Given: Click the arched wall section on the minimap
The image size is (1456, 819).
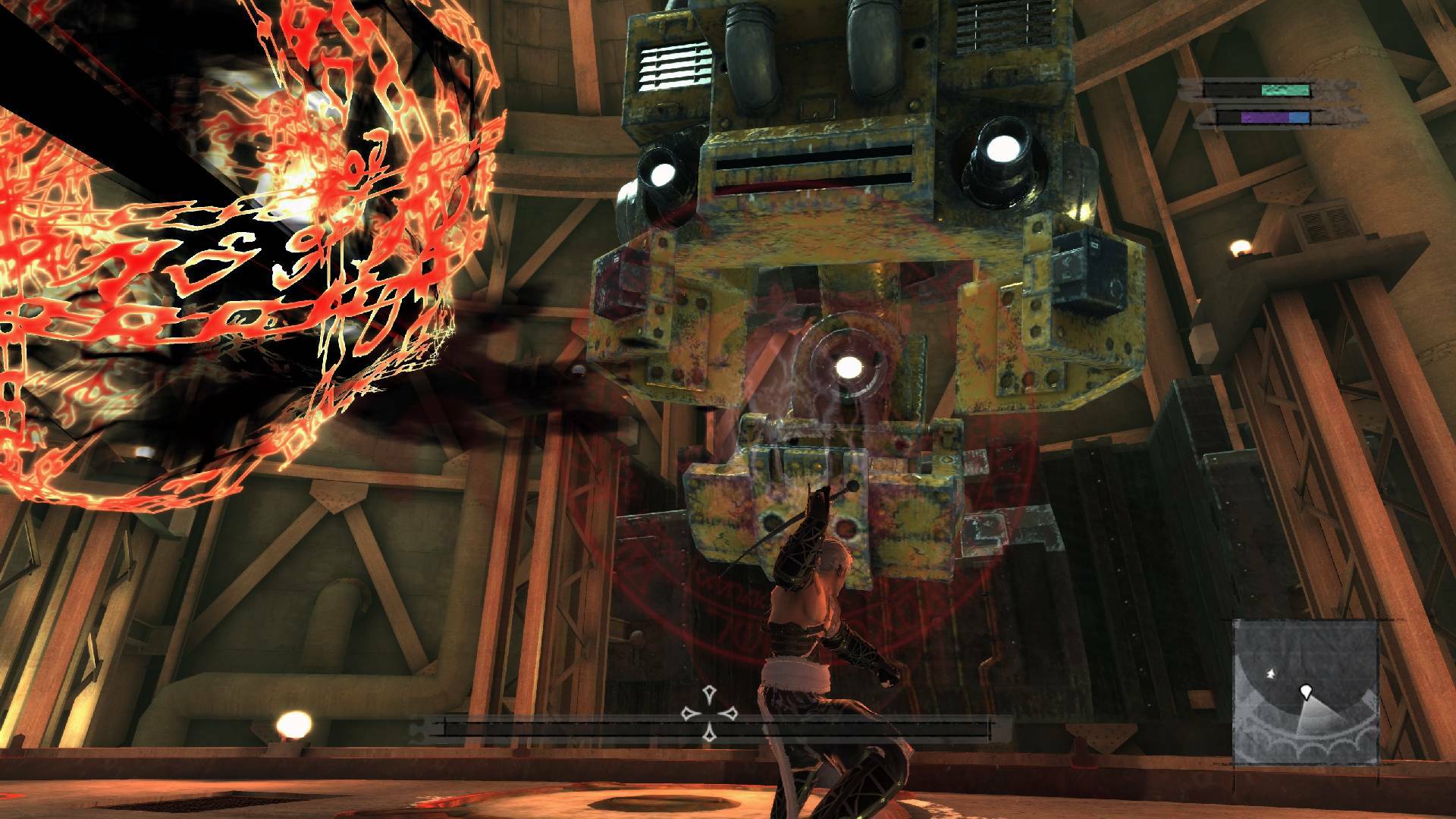Looking at the screenshot, I should (1313, 747).
